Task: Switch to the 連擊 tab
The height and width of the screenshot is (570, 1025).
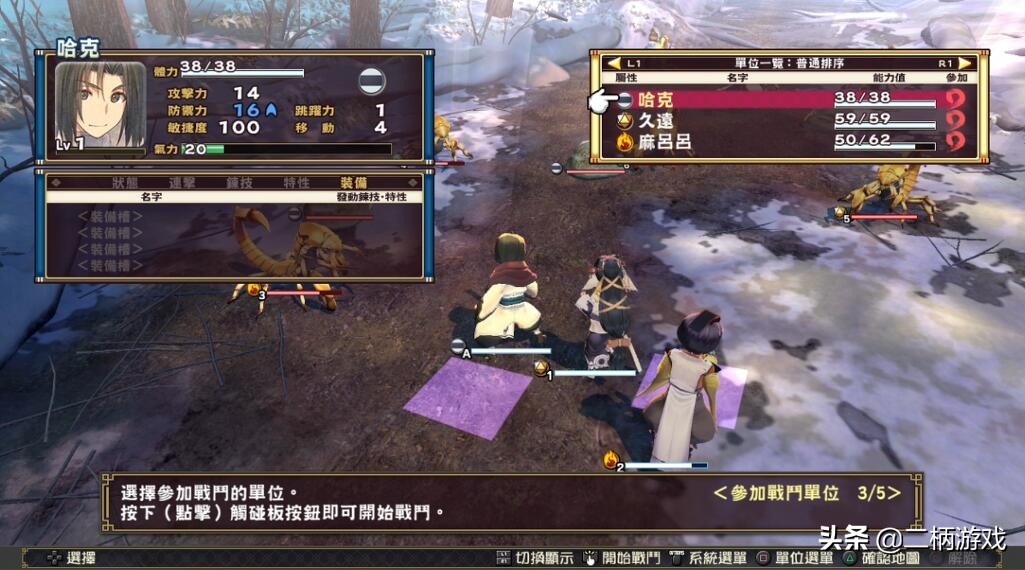Action: [x=182, y=183]
